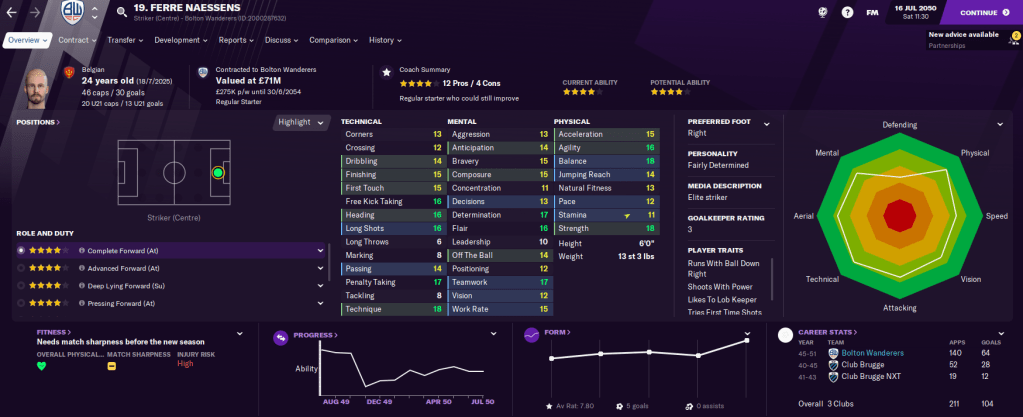The image size is (1023, 417).
Task: Click the search magnifier icon
Action: [x=121, y=13]
